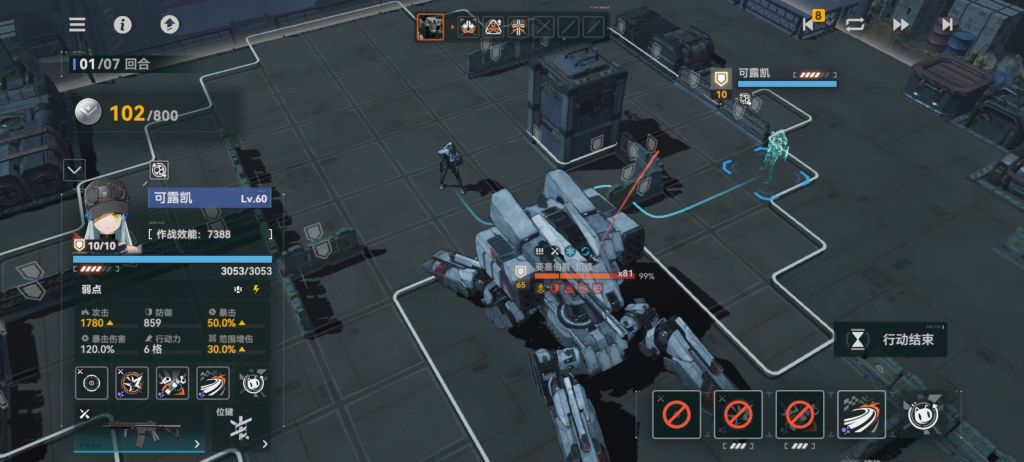This screenshot has height=462, width=1024.
Task: Show battle info via the "i" icon
Action: point(123,25)
